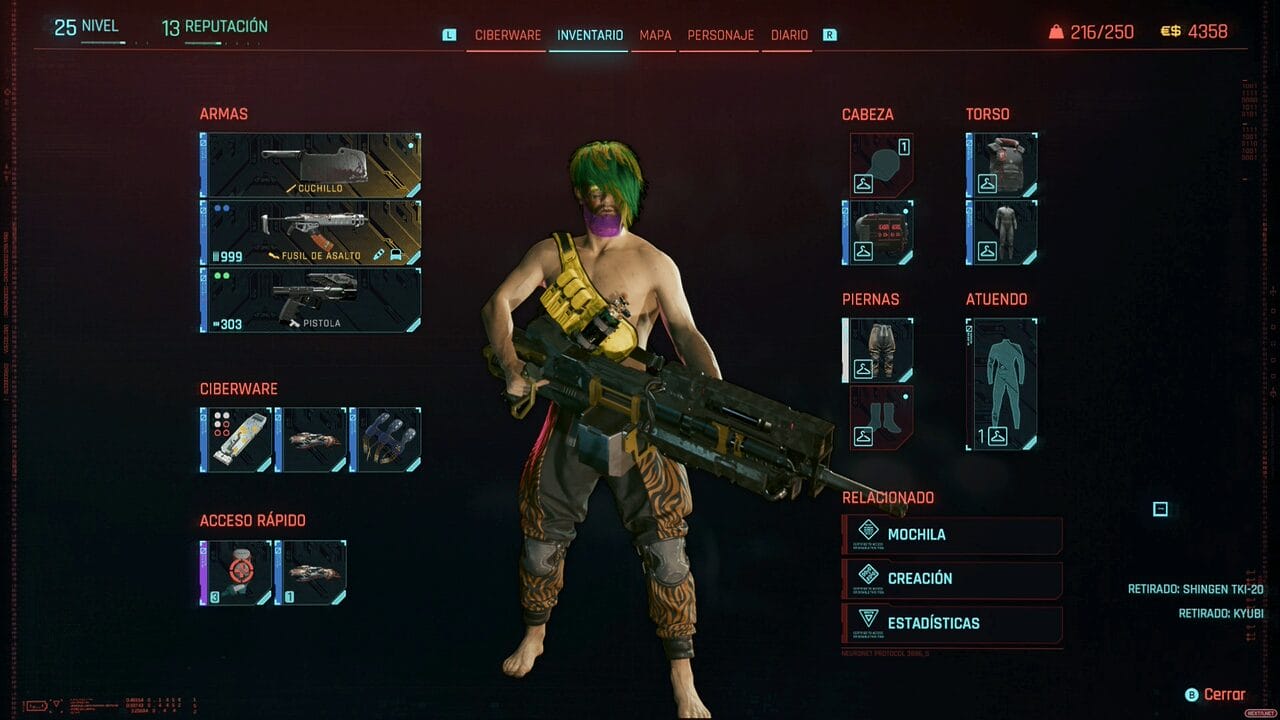The width and height of the screenshot is (1280, 720).
Task: Select the Pistola weapon slot
Action: (311, 299)
